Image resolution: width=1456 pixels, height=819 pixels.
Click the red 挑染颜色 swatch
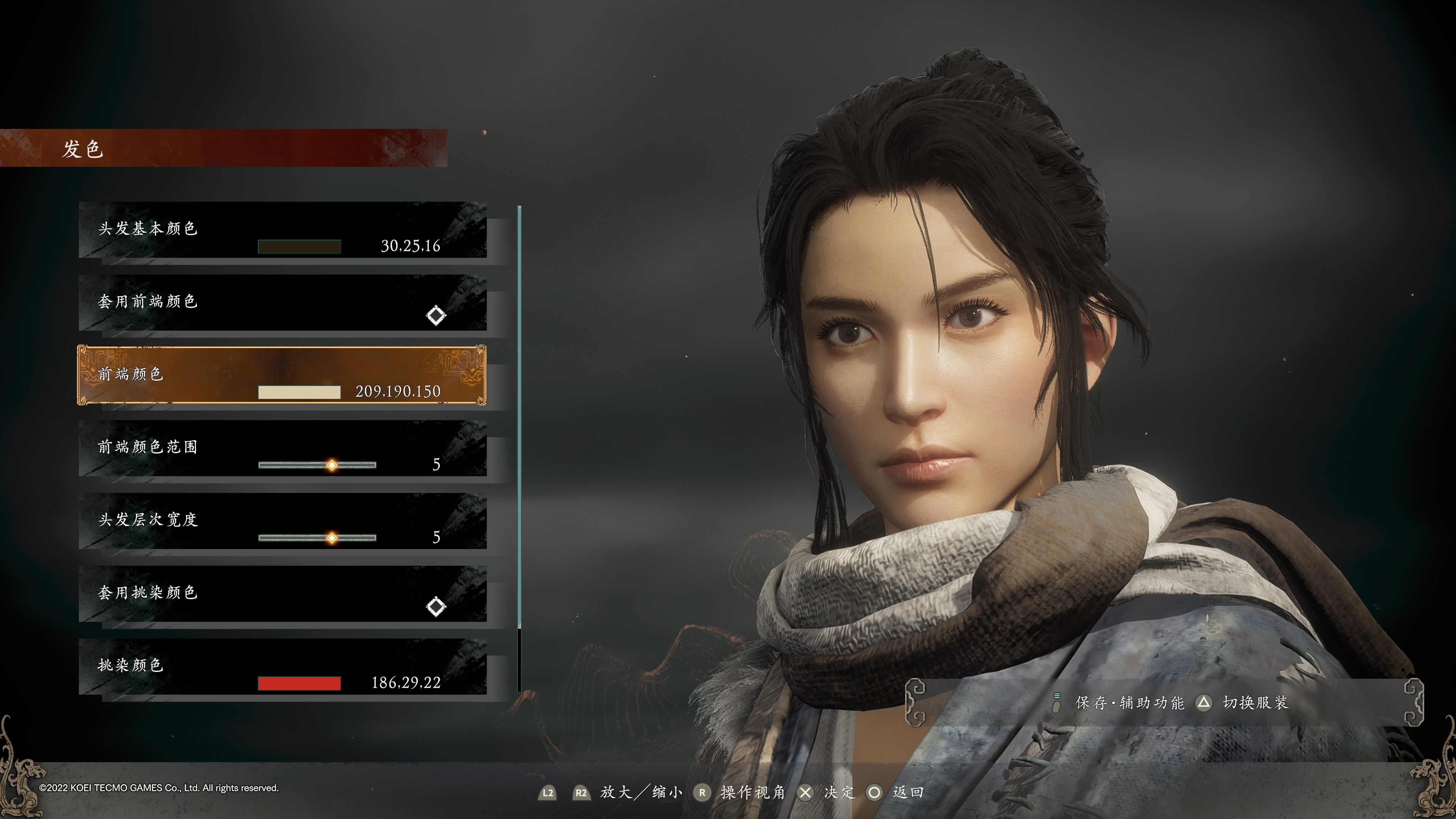pos(299,683)
